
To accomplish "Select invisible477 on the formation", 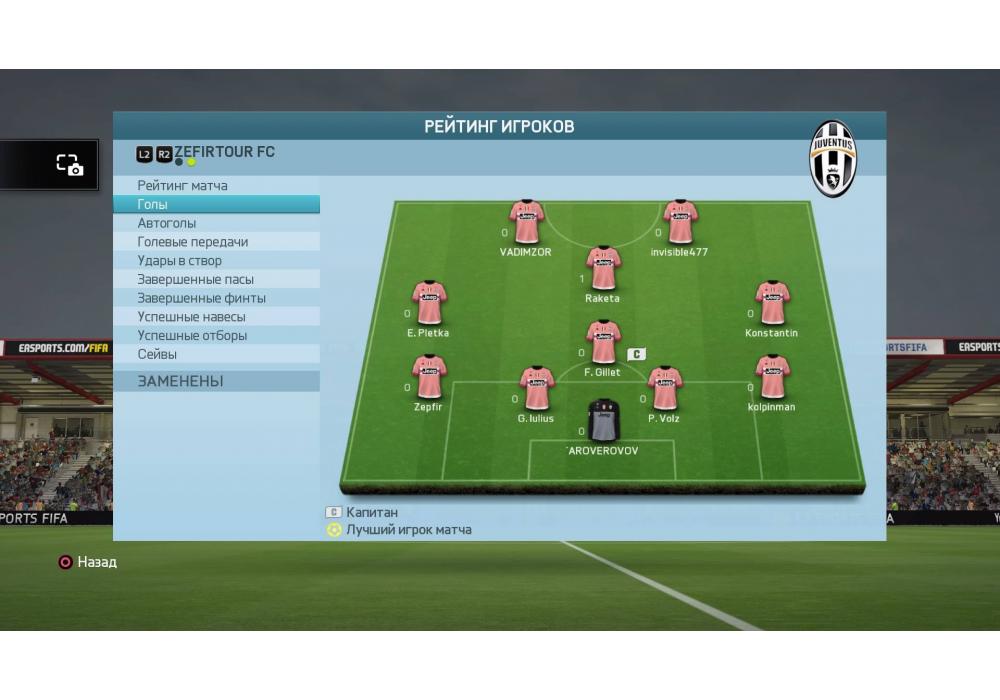I will click(680, 222).
